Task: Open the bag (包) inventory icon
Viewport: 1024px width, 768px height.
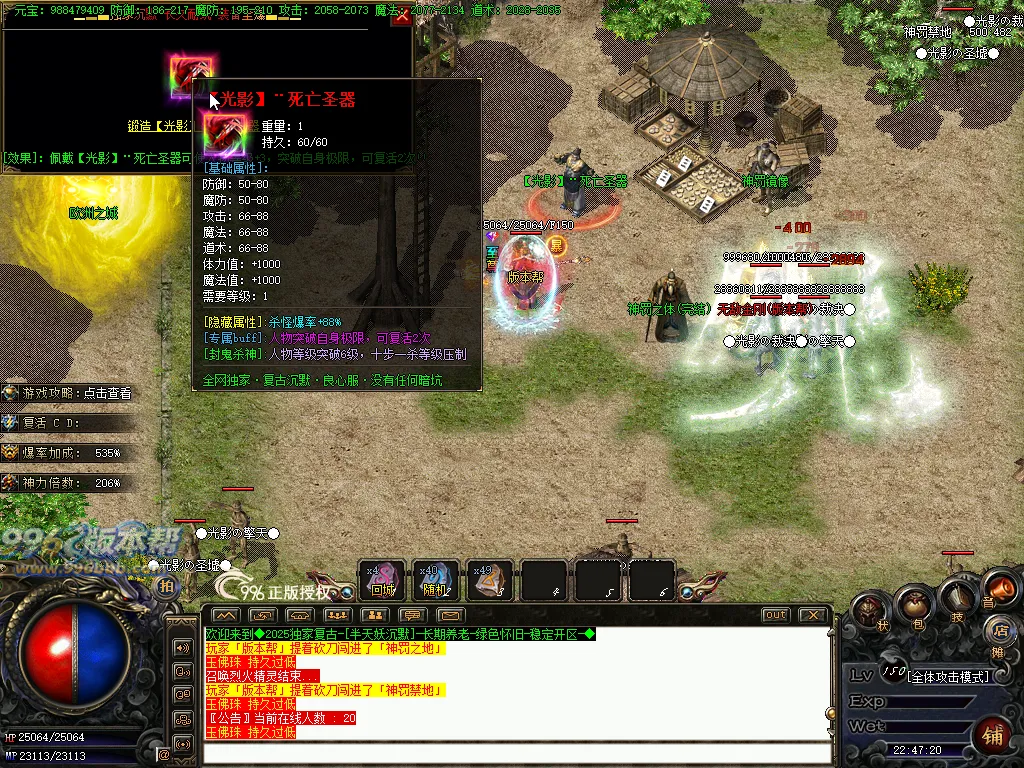Action: point(913,604)
